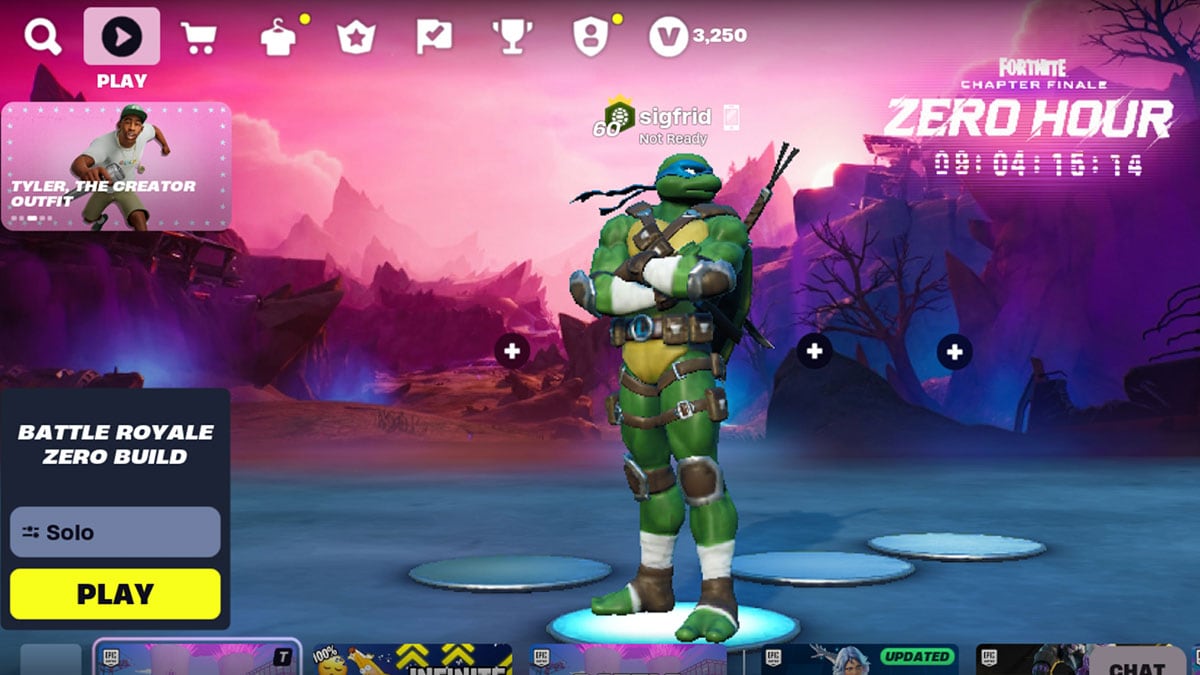The image size is (1200, 675).
Task: Open the shield profile icon
Action: (590, 38)
